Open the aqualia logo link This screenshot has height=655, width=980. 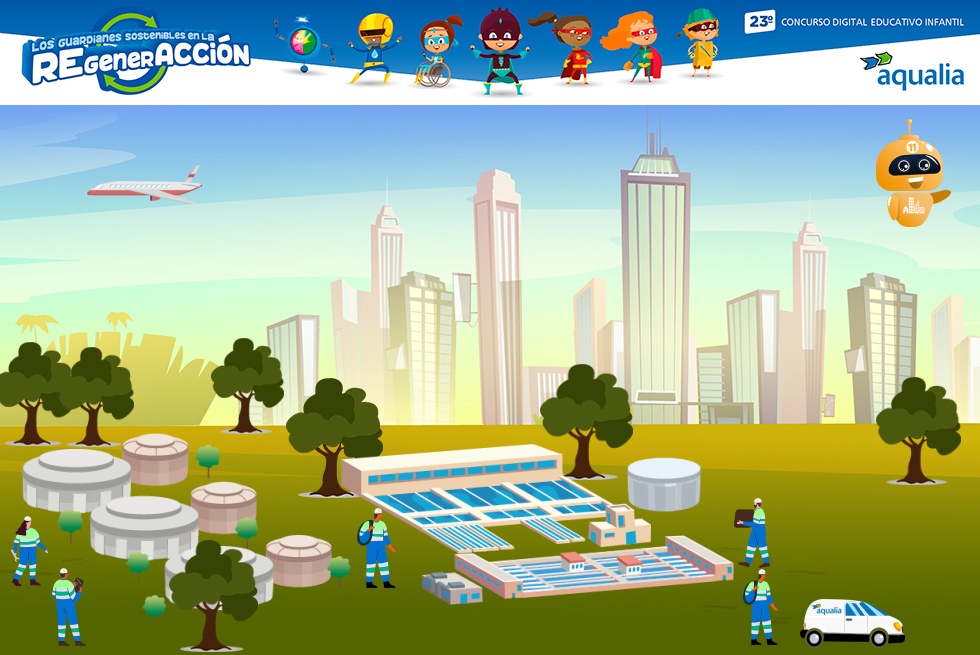[x=912, y=71]
